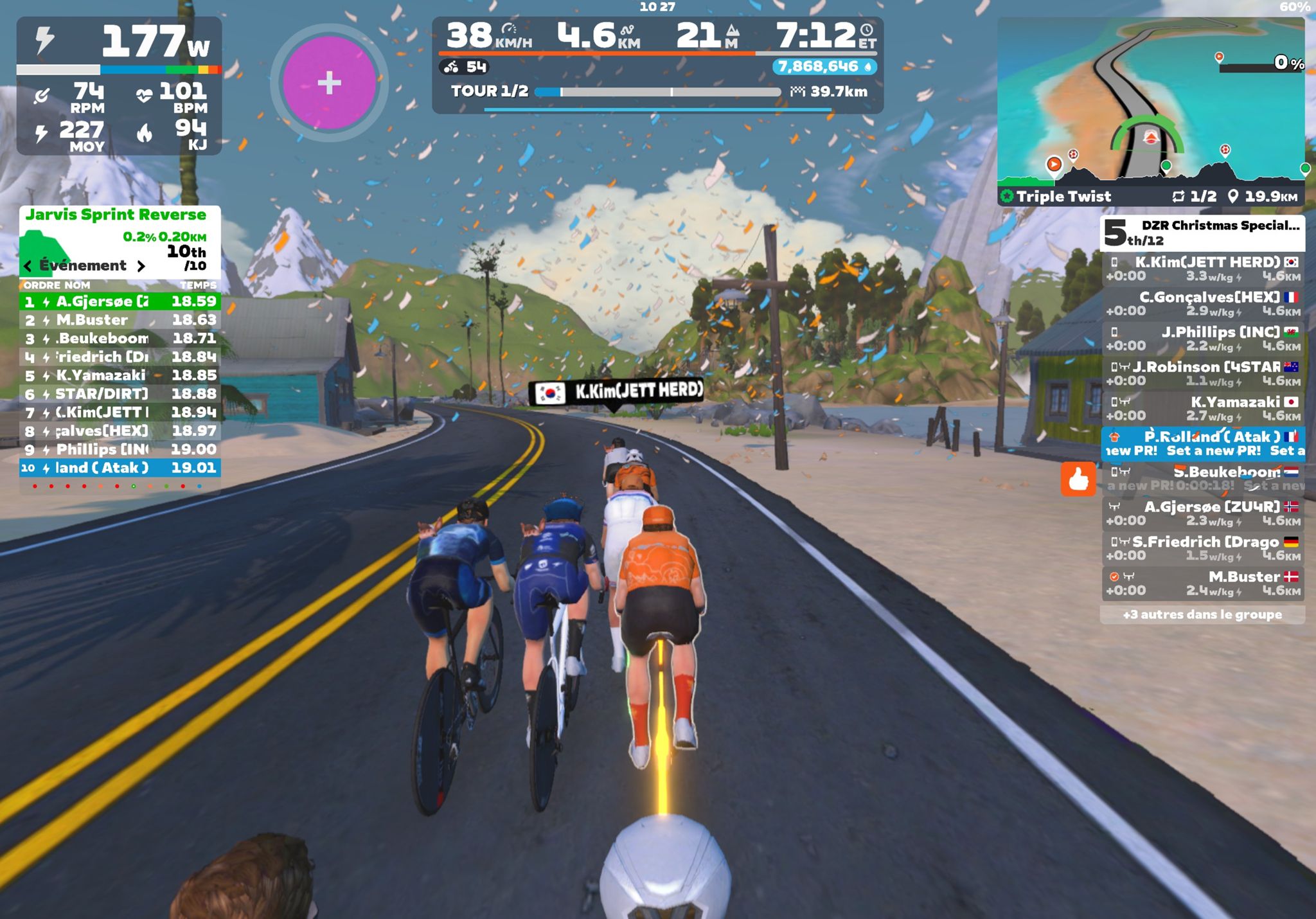Open the DZR Christmas Special event header
Screen dimensions: 1316x919
click(1203, 233)
